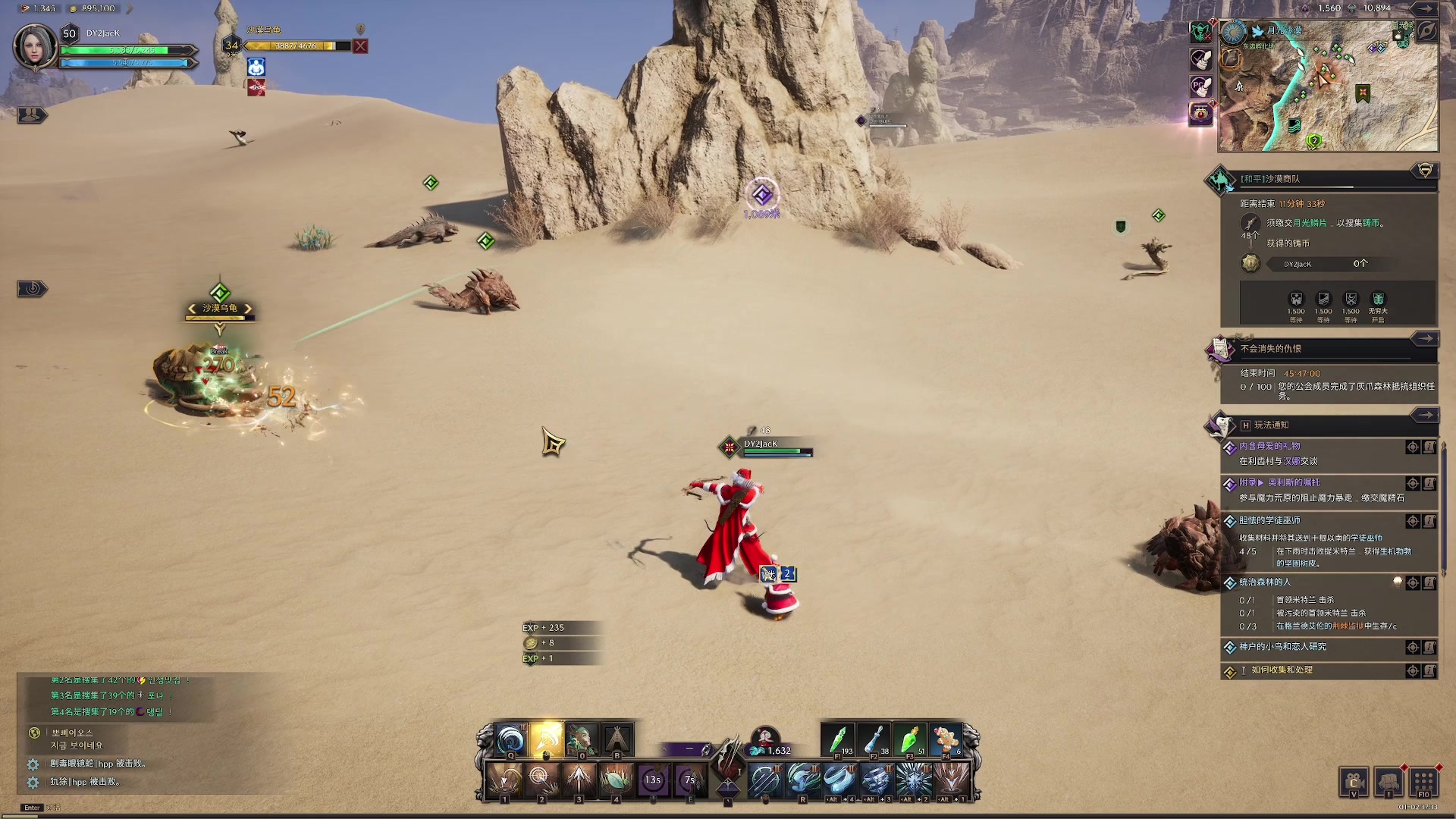Cast the green leaf skill in slot 4

point(616,779)
